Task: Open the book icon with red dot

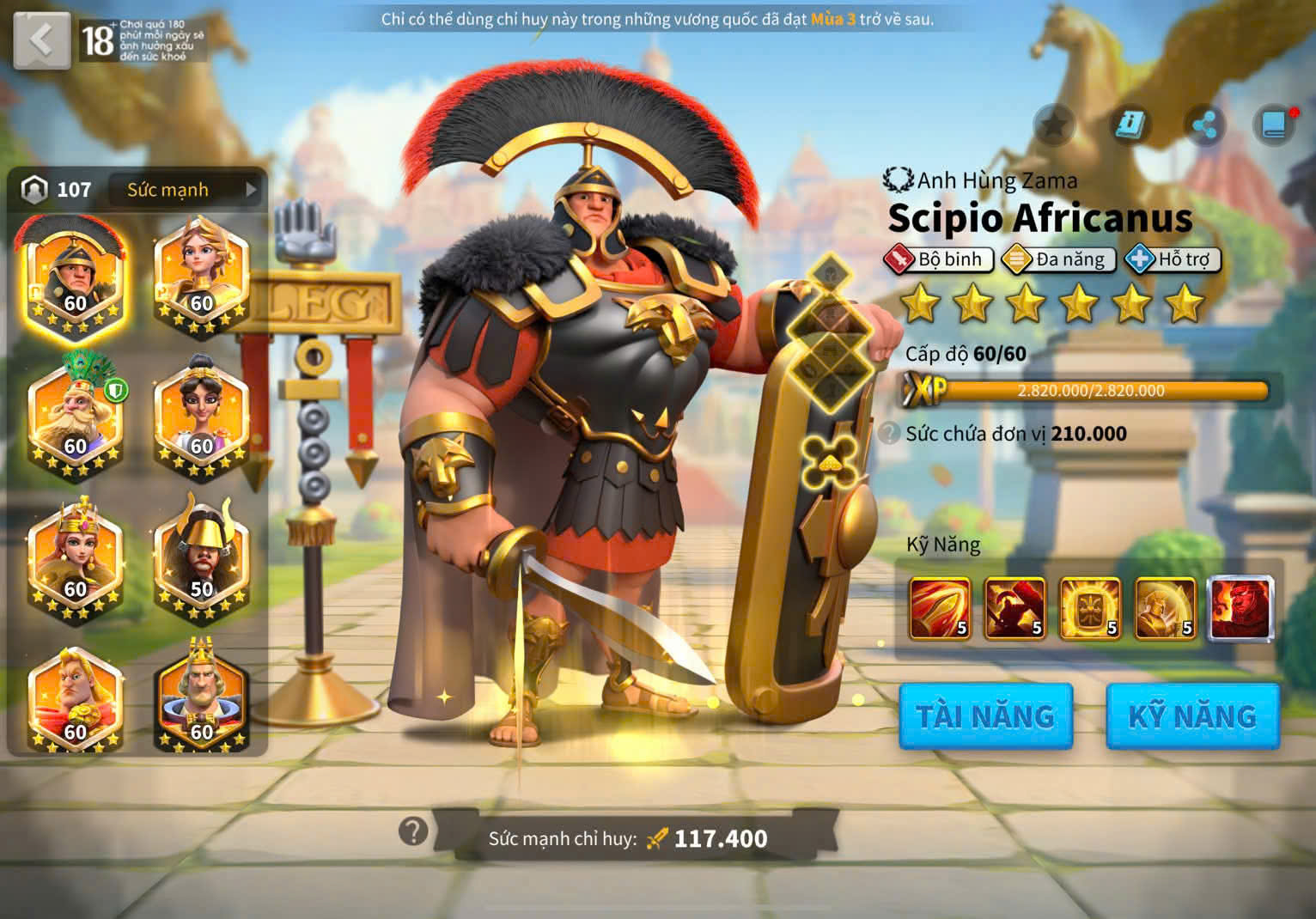Action: pyautogui.click(x=1275, y=126)
